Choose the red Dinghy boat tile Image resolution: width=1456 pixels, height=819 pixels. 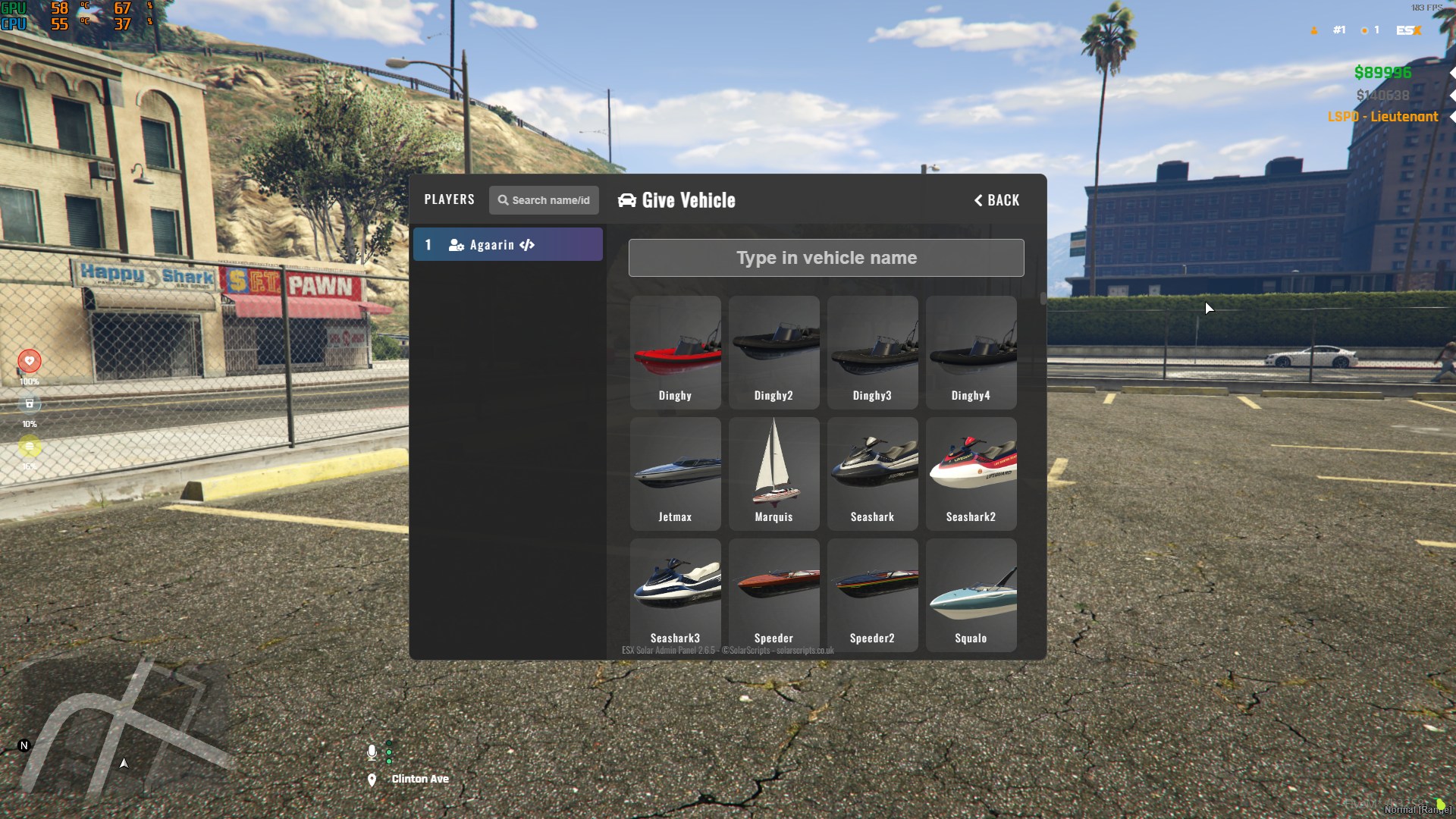pos(675,353)
